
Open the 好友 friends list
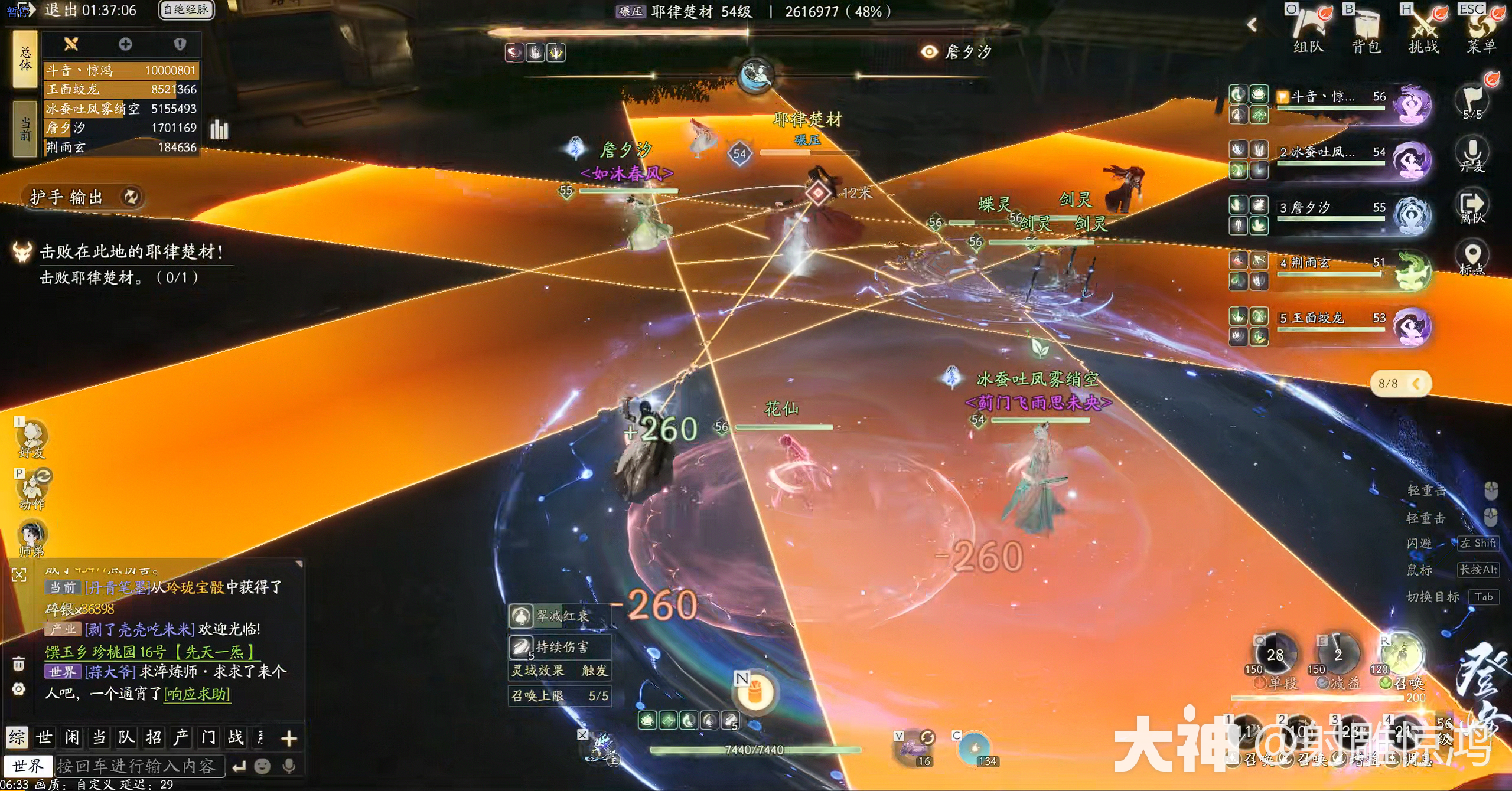click(32, 439)
